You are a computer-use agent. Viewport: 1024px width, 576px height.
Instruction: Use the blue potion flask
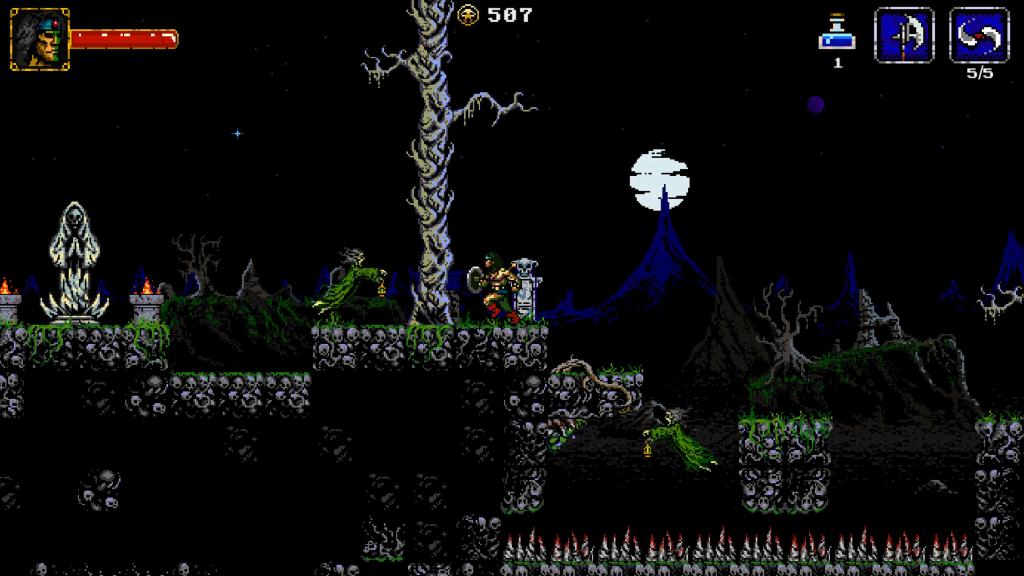click(836, 34)
